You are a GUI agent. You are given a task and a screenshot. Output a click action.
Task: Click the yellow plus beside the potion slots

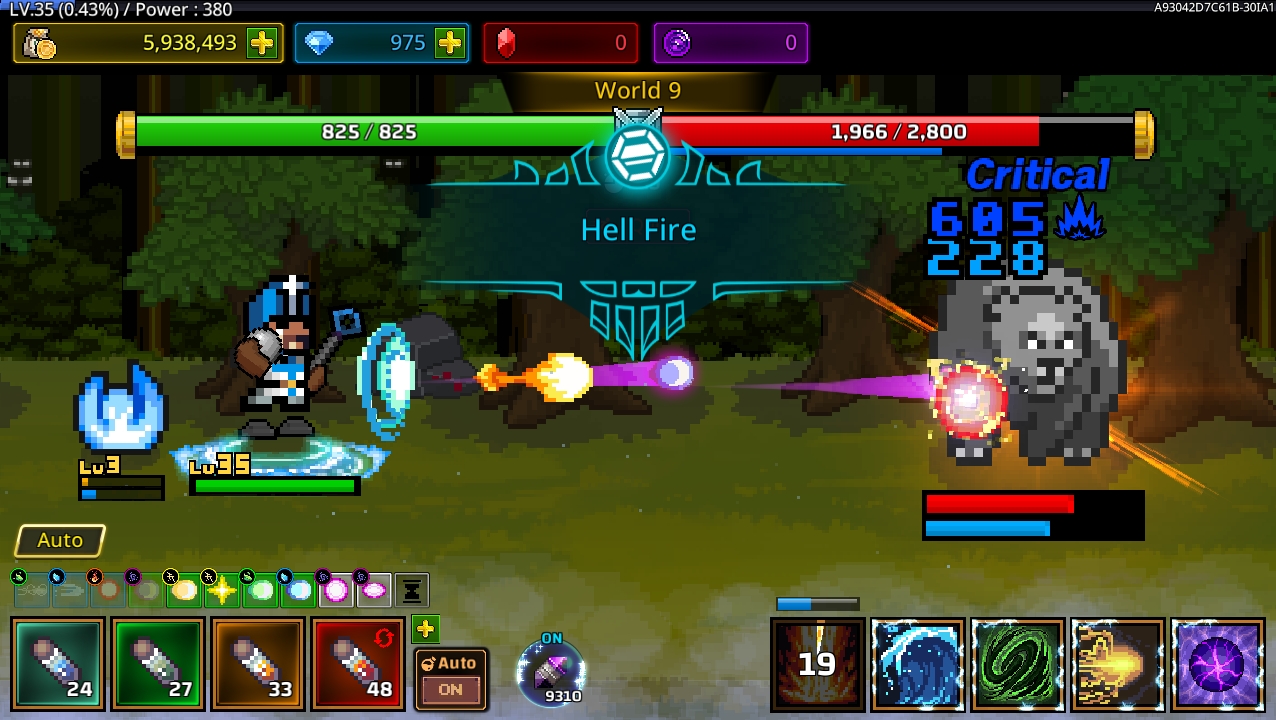coord(425,629)
